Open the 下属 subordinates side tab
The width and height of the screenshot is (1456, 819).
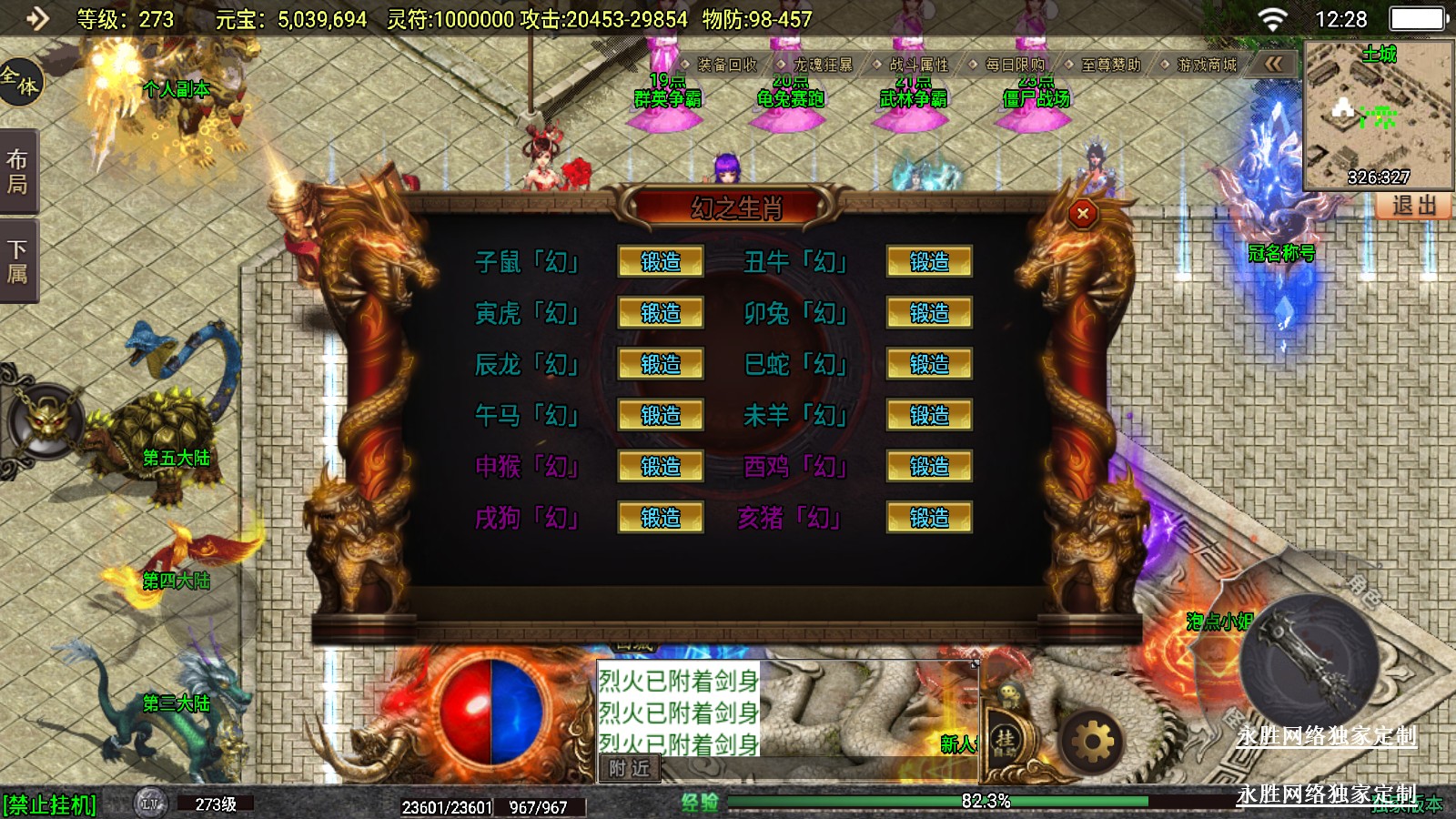click(x=18, y=262)
